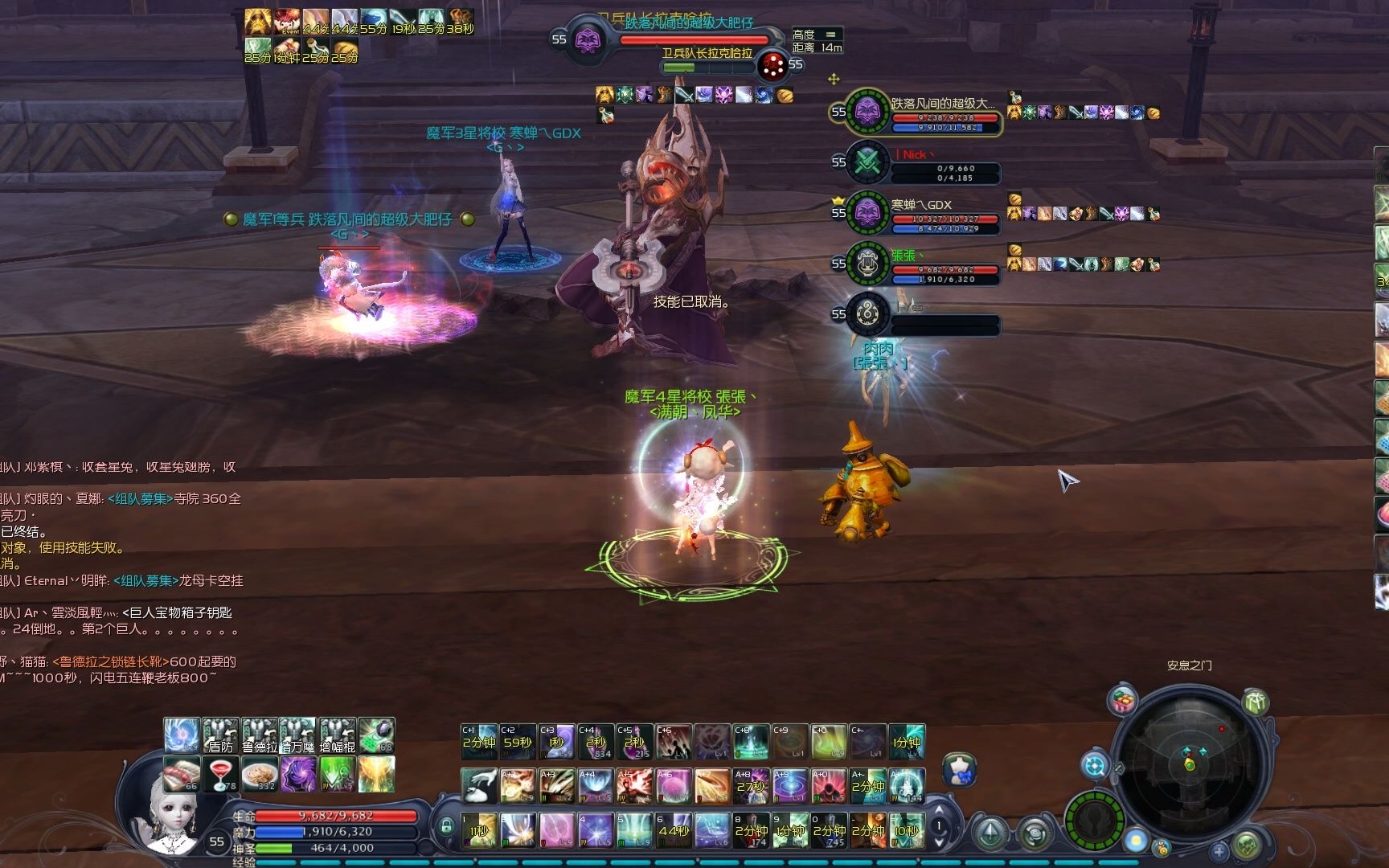
Task: Click the loot dice icon beside target frame
Action: (772, 66)
